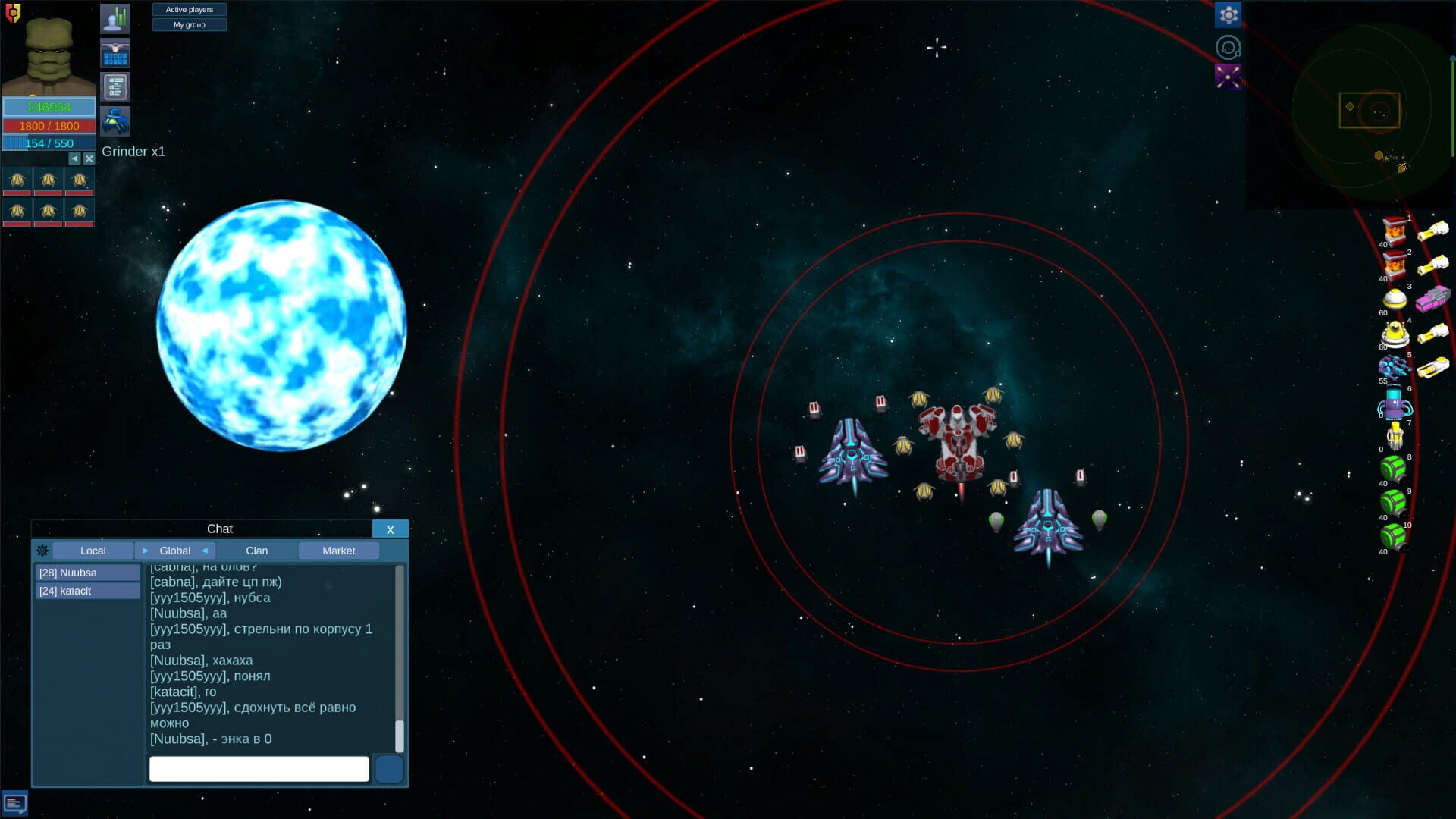Select the blue drone robot icon
The image size is (1456, 819).
(x=115, y=121)
